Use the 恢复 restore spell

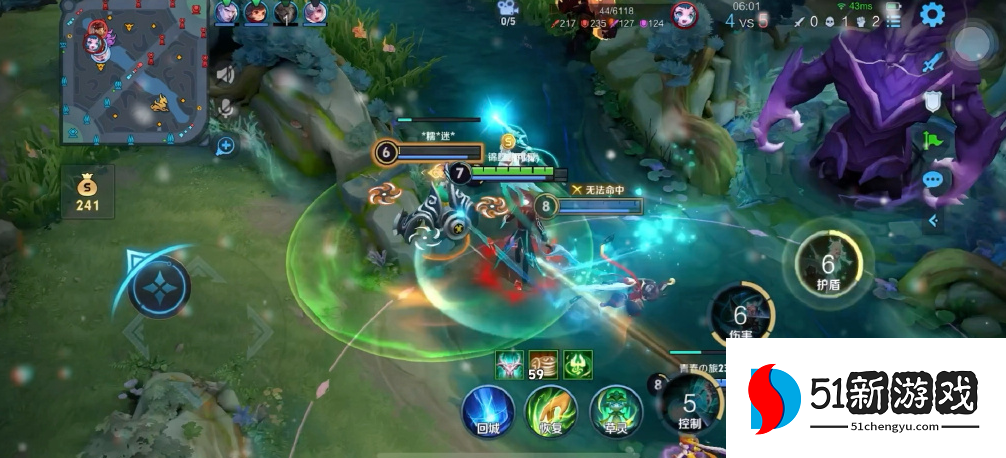pyautogui.click(x=551, y=412)
